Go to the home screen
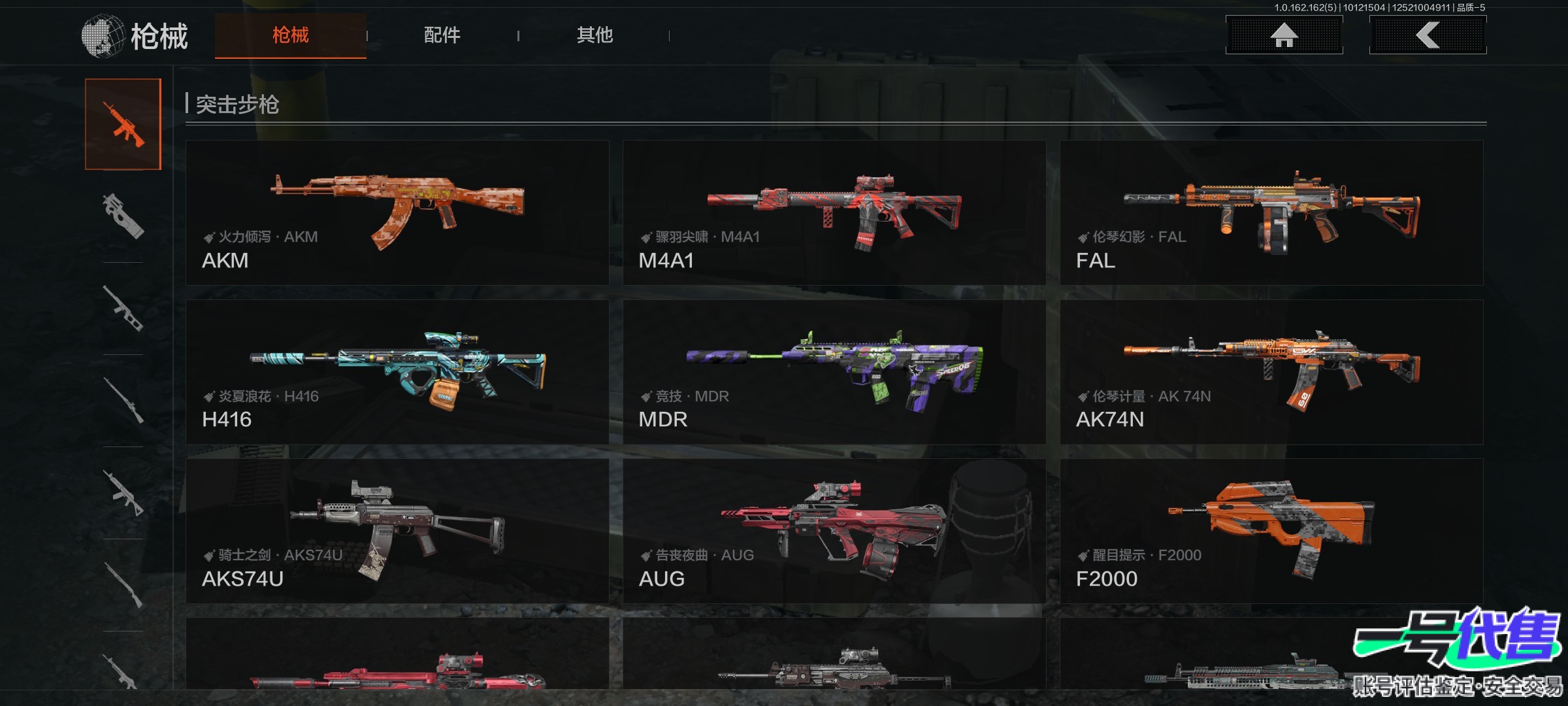This screenshot has width=1568, height=706. [x=1284, y=35]
